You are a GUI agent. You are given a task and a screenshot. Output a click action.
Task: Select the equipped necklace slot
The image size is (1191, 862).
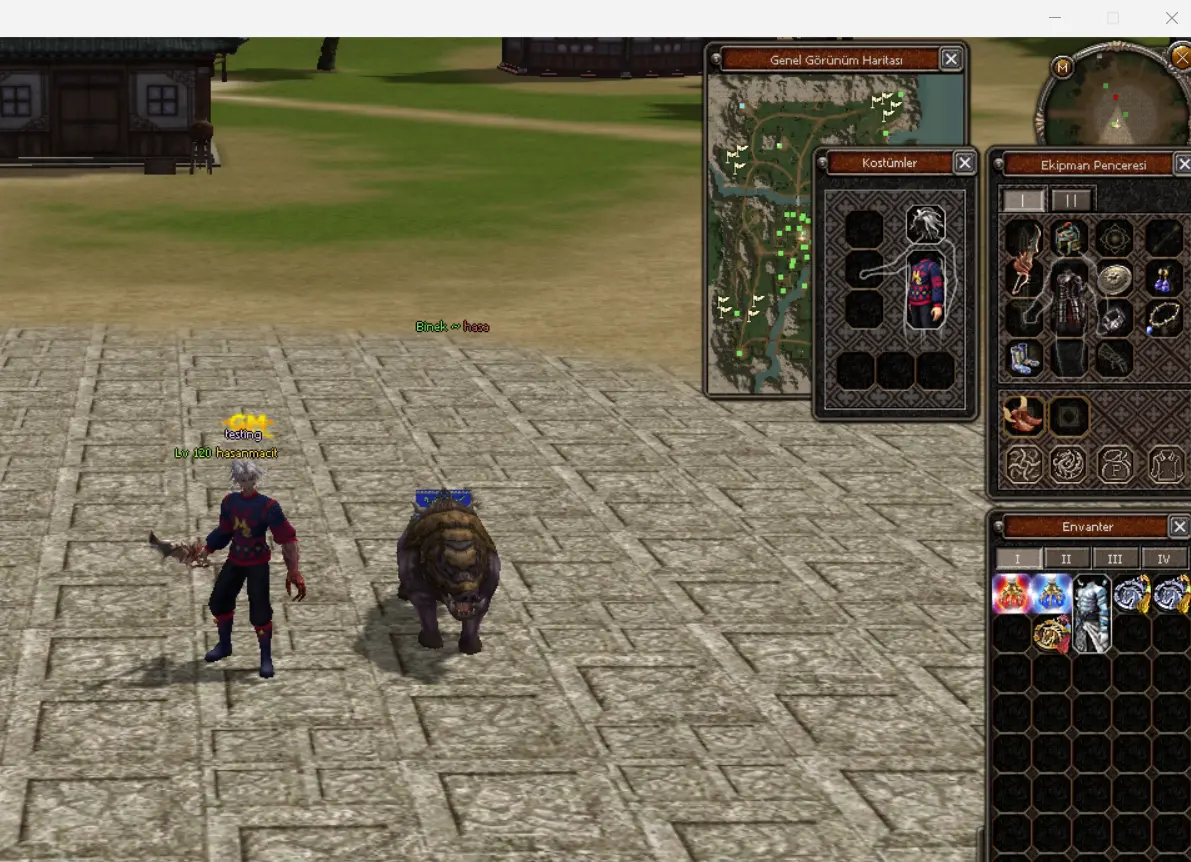(1163, 319)
